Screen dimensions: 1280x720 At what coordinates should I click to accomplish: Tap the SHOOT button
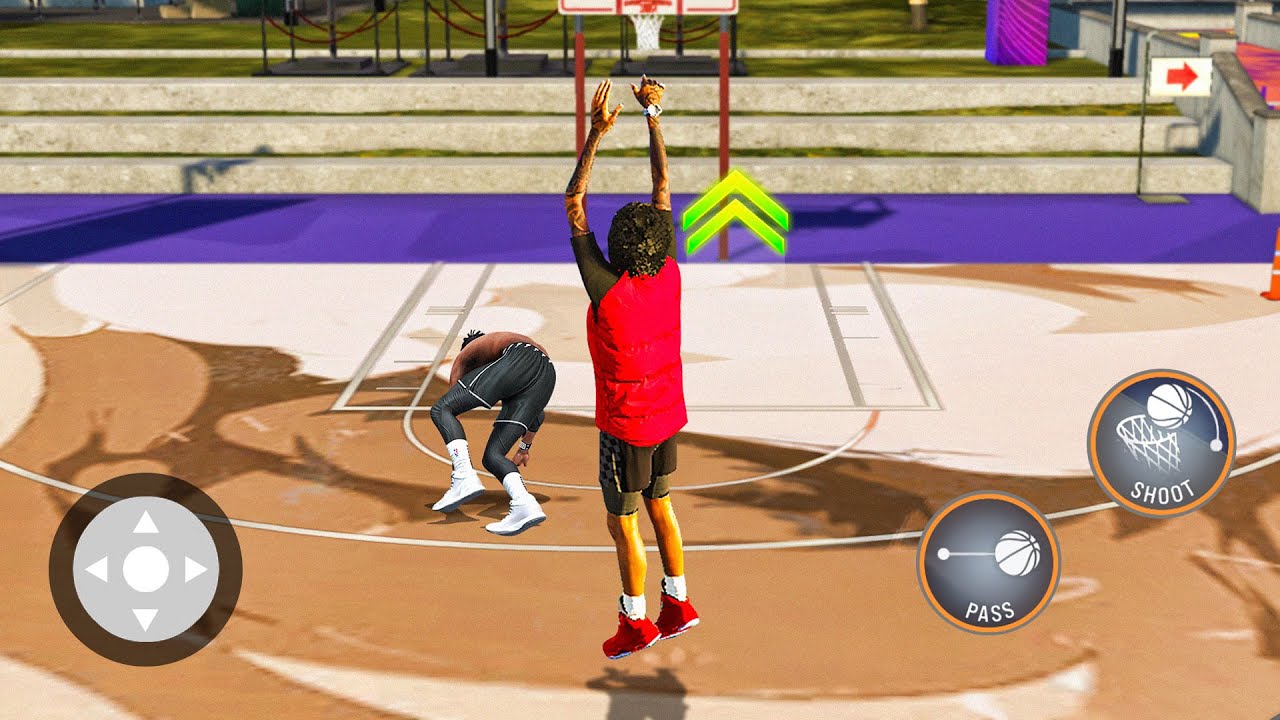[1161, 443]
